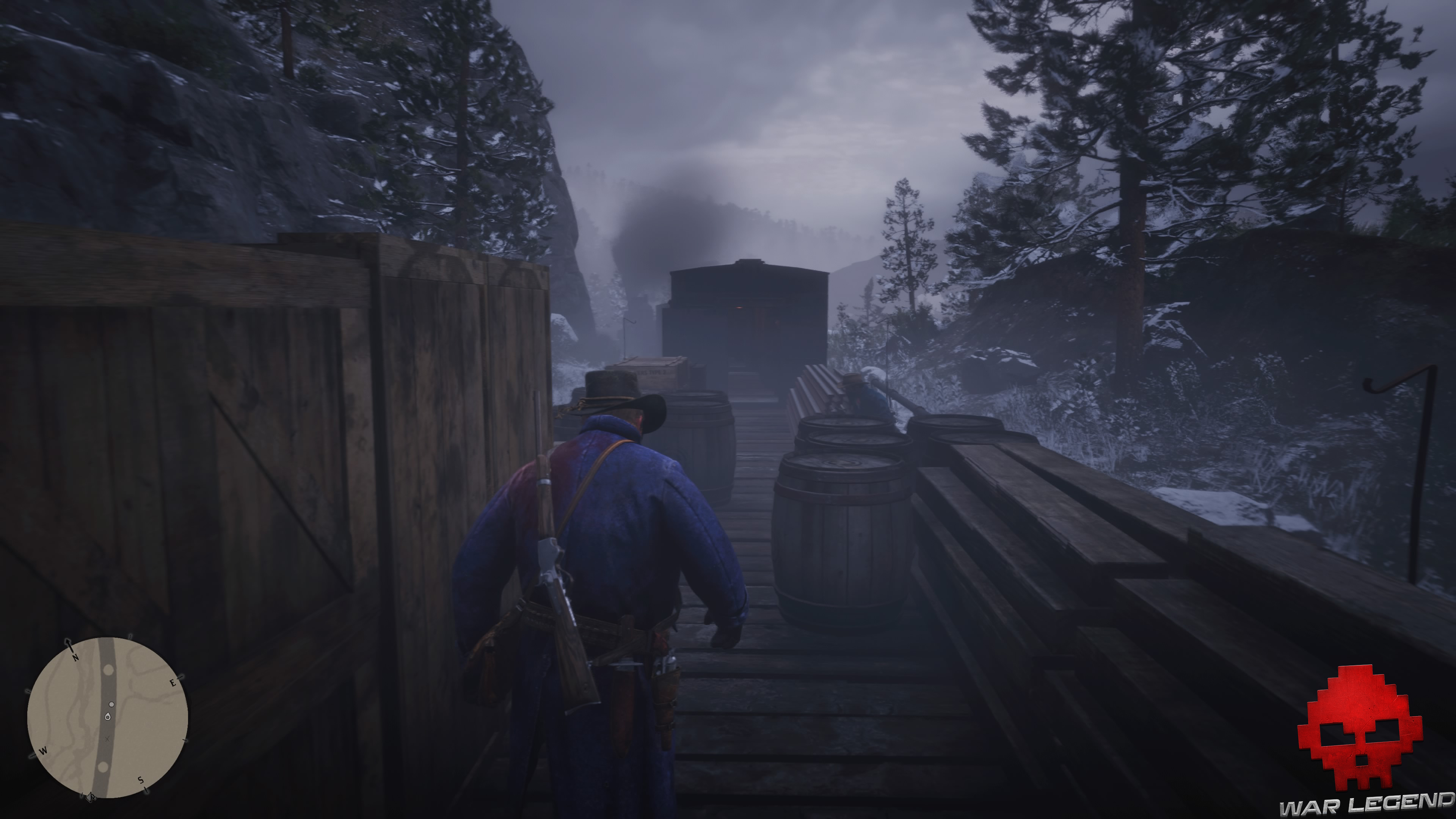Select the white waypoint dot on the minimap
This screenshot has width=1456, height=819.
(x=111, y=705)
